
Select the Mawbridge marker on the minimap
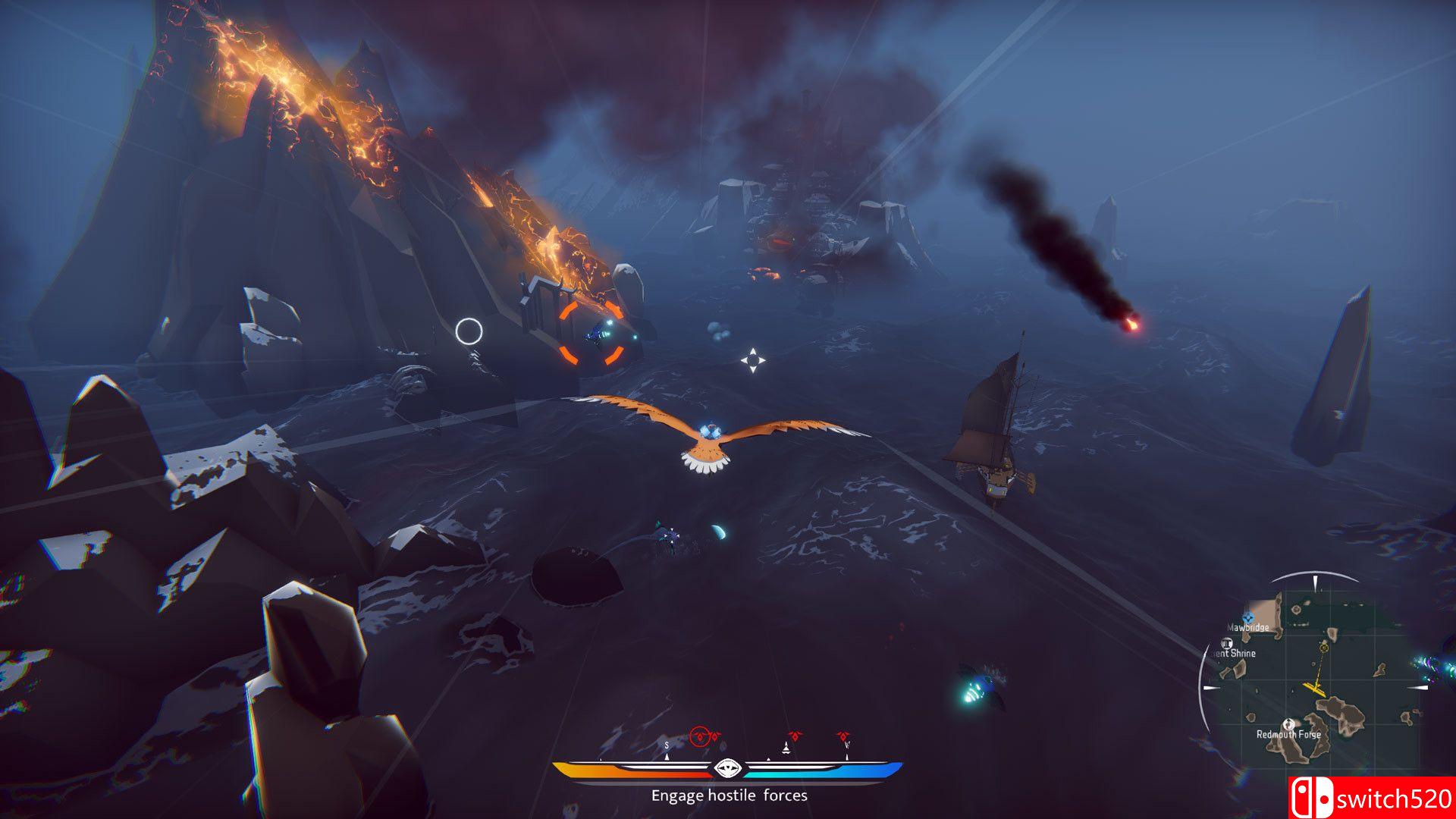(x=1248, y=618)
